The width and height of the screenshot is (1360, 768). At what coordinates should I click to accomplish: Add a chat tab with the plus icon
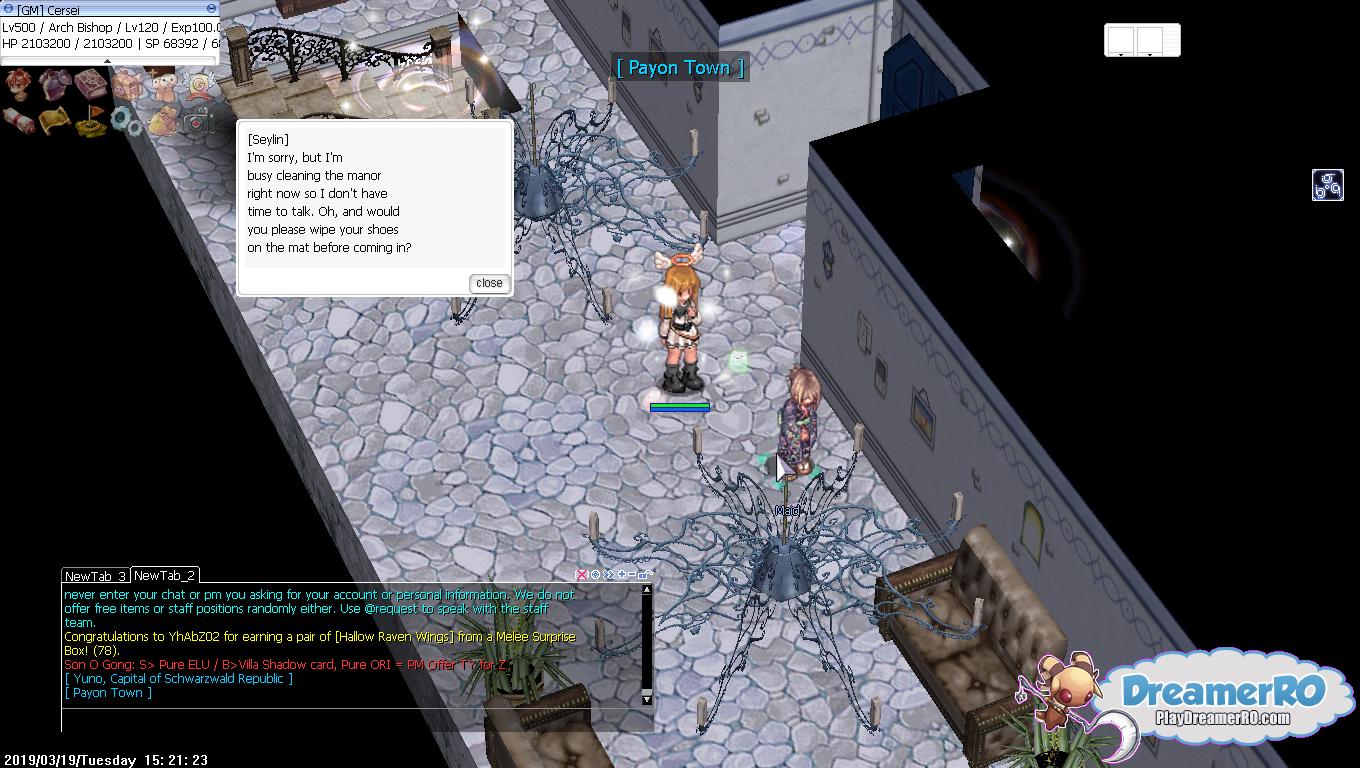pos(622,575)
